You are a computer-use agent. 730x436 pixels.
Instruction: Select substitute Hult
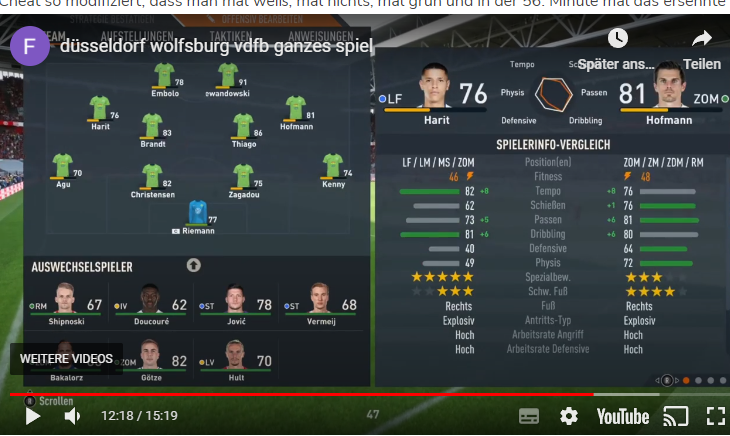point(236,357)
